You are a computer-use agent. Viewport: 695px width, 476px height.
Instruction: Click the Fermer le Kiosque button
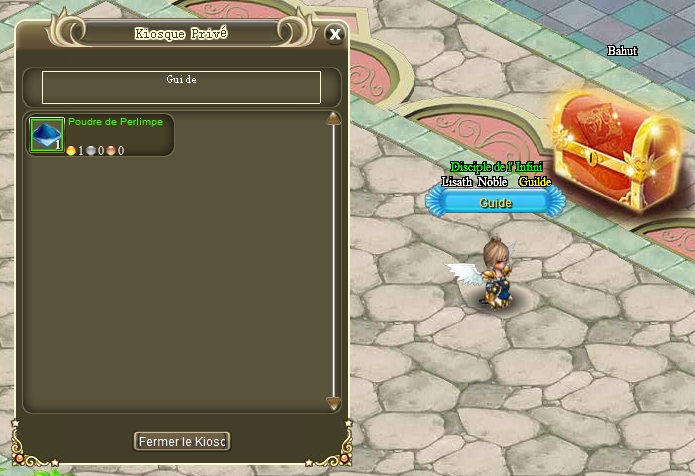click(x=182, y=441)
